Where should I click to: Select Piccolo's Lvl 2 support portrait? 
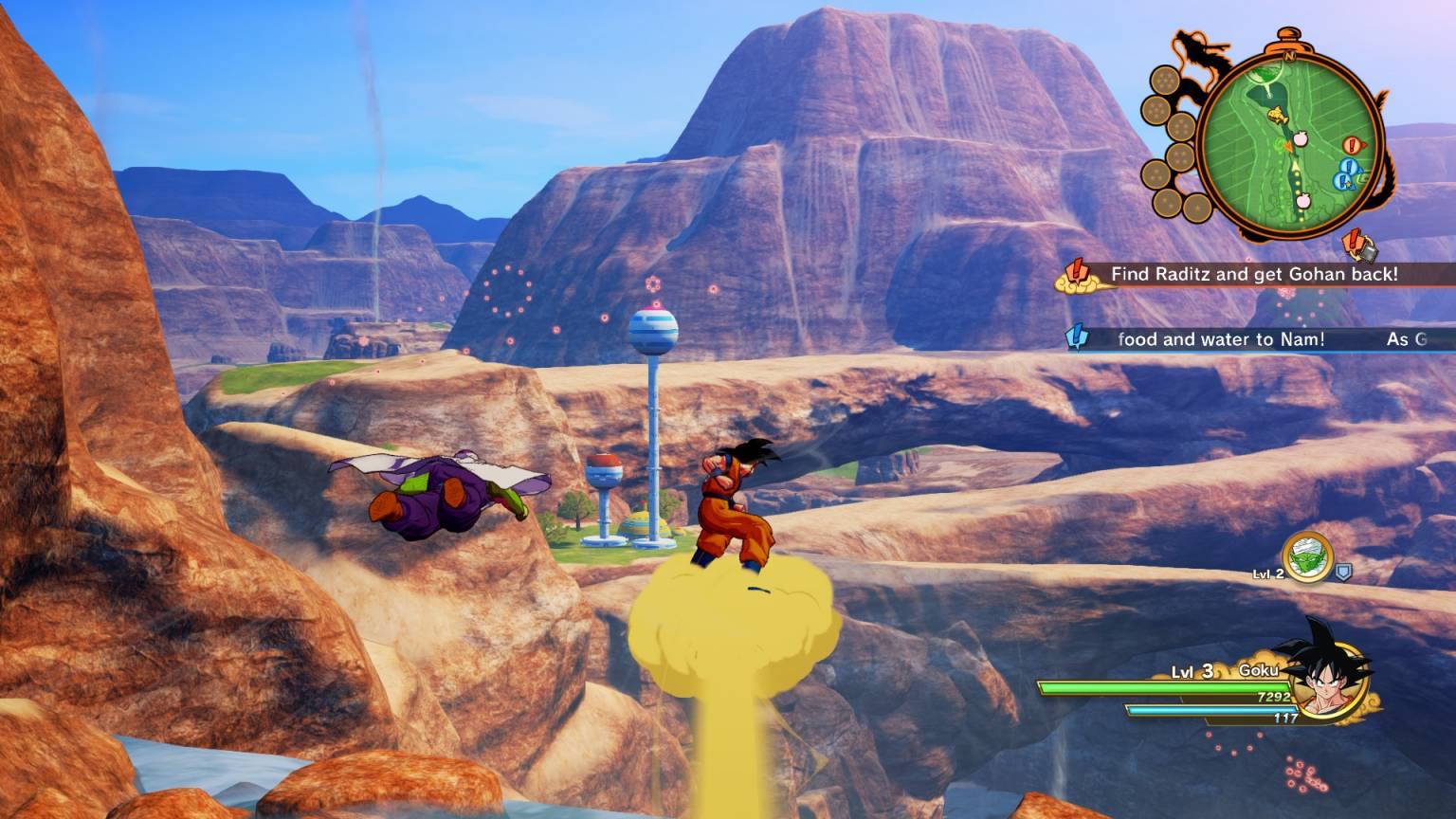pos(1306,558)
